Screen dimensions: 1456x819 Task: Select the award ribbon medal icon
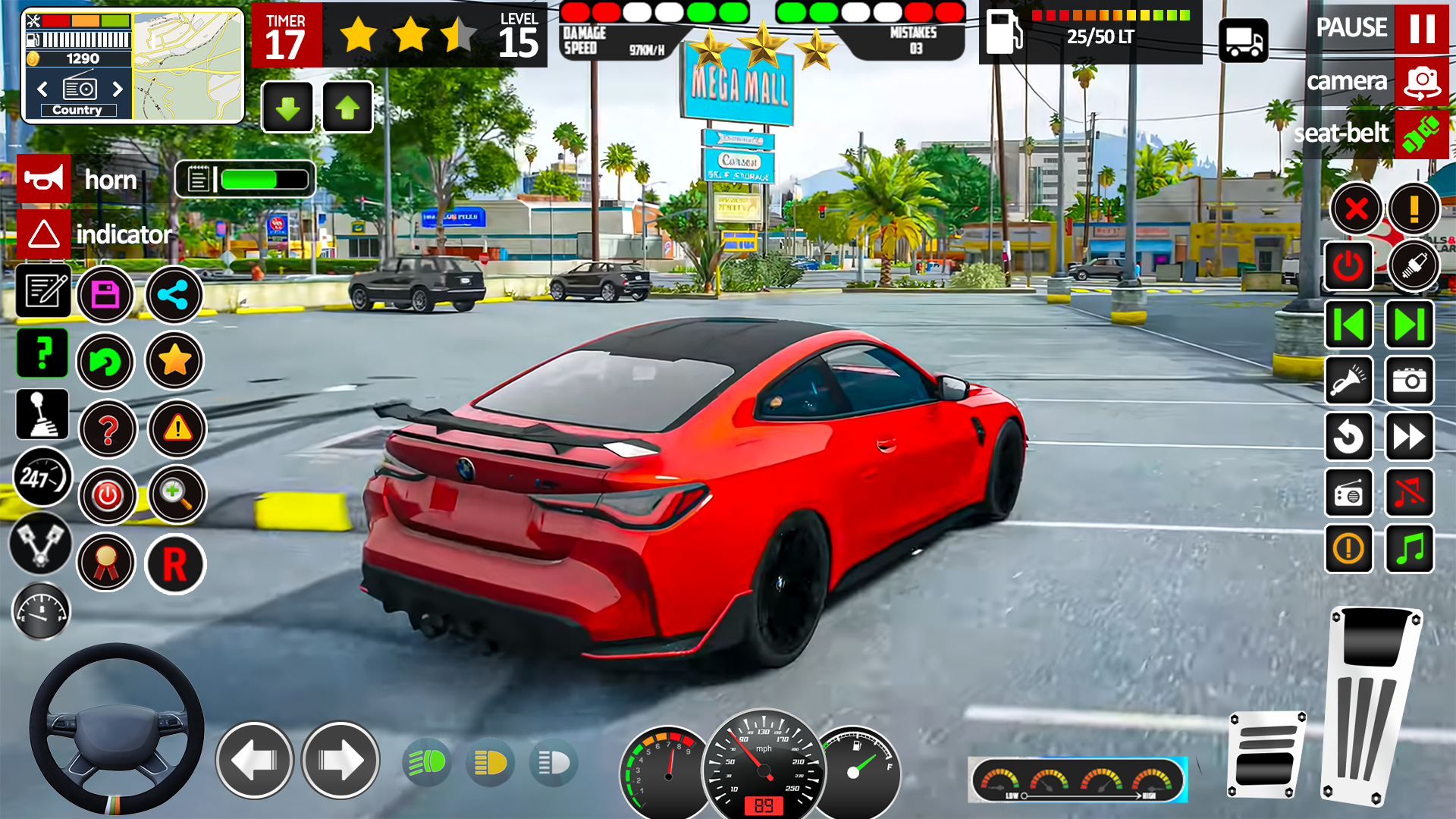(107, 563)
